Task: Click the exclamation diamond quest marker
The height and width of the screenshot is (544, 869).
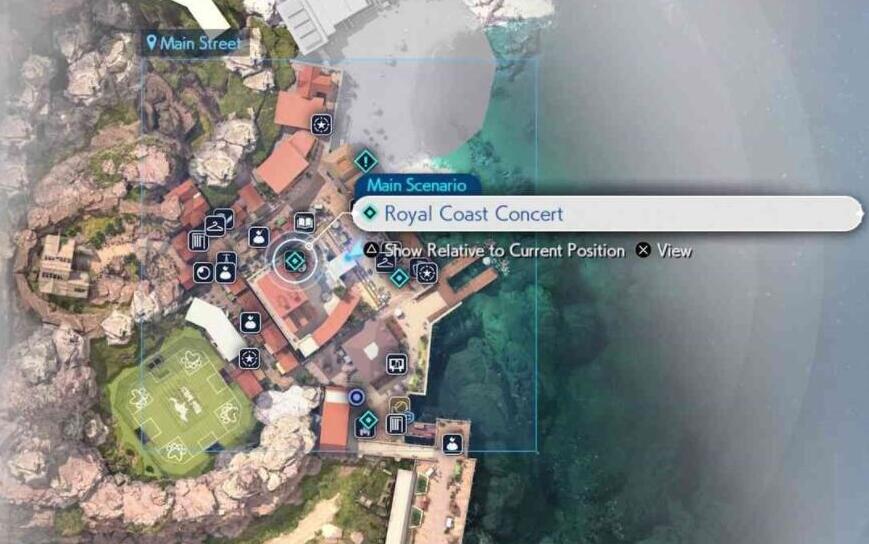Action: (x=365, y=160)
